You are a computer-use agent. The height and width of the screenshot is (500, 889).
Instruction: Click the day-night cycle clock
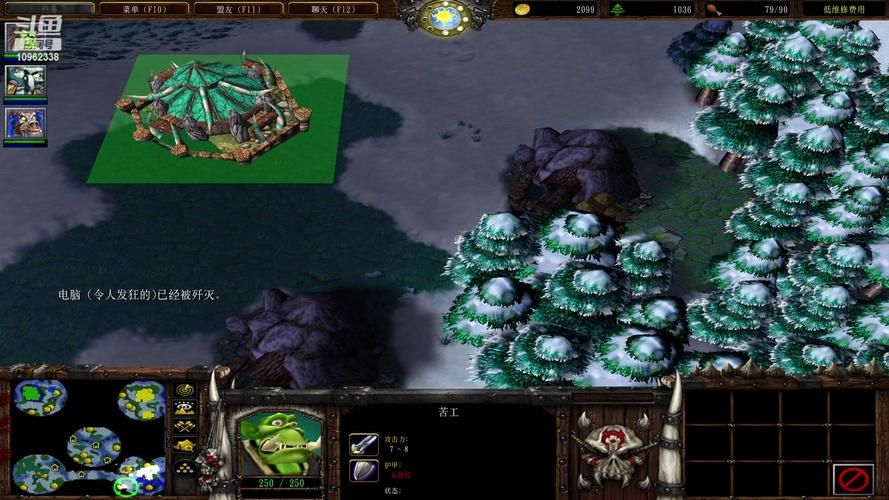point(444,16)
